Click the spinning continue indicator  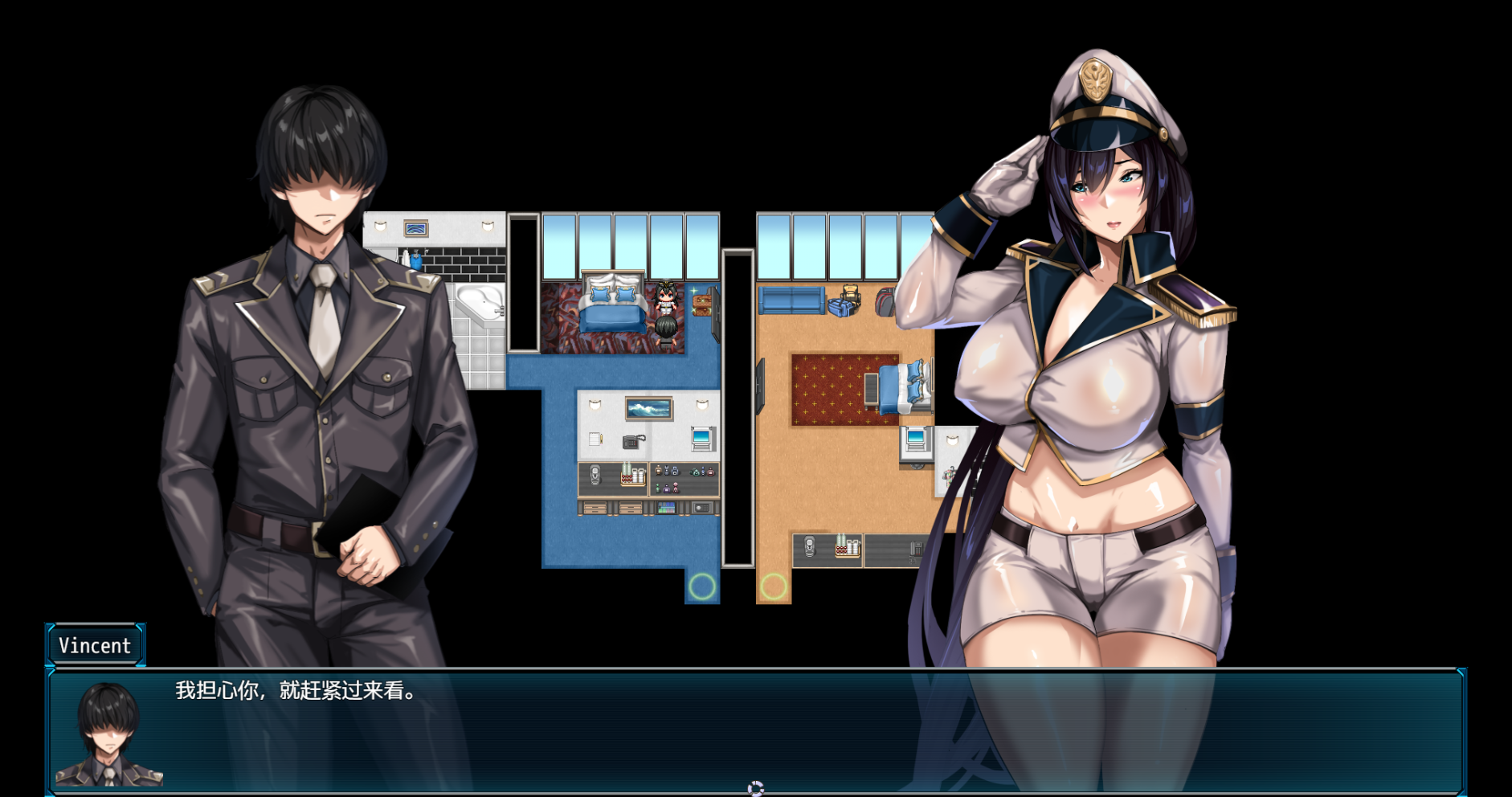[x=755, y=788]
